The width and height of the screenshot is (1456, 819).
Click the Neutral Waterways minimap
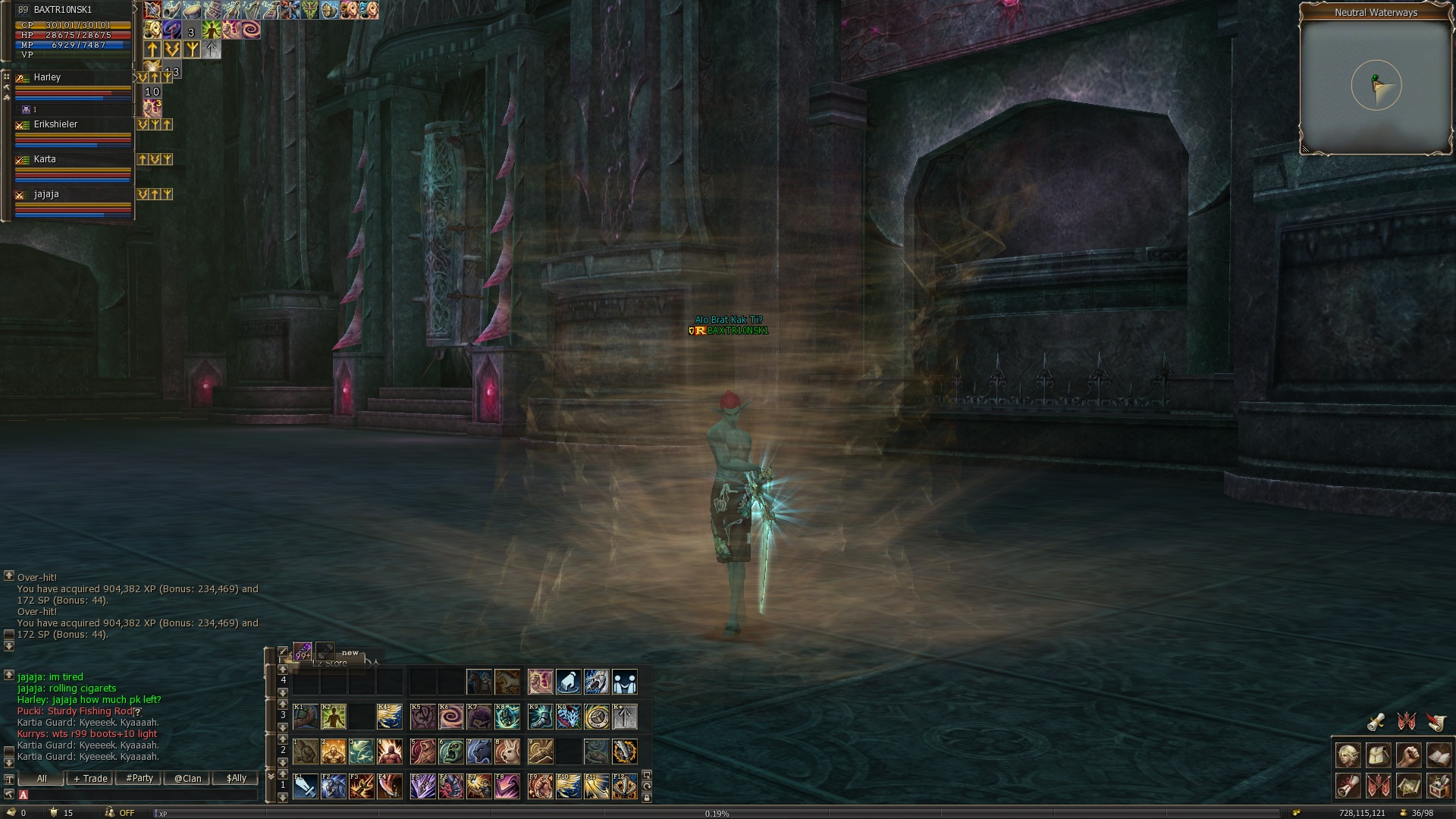(x=1376, y=86)
